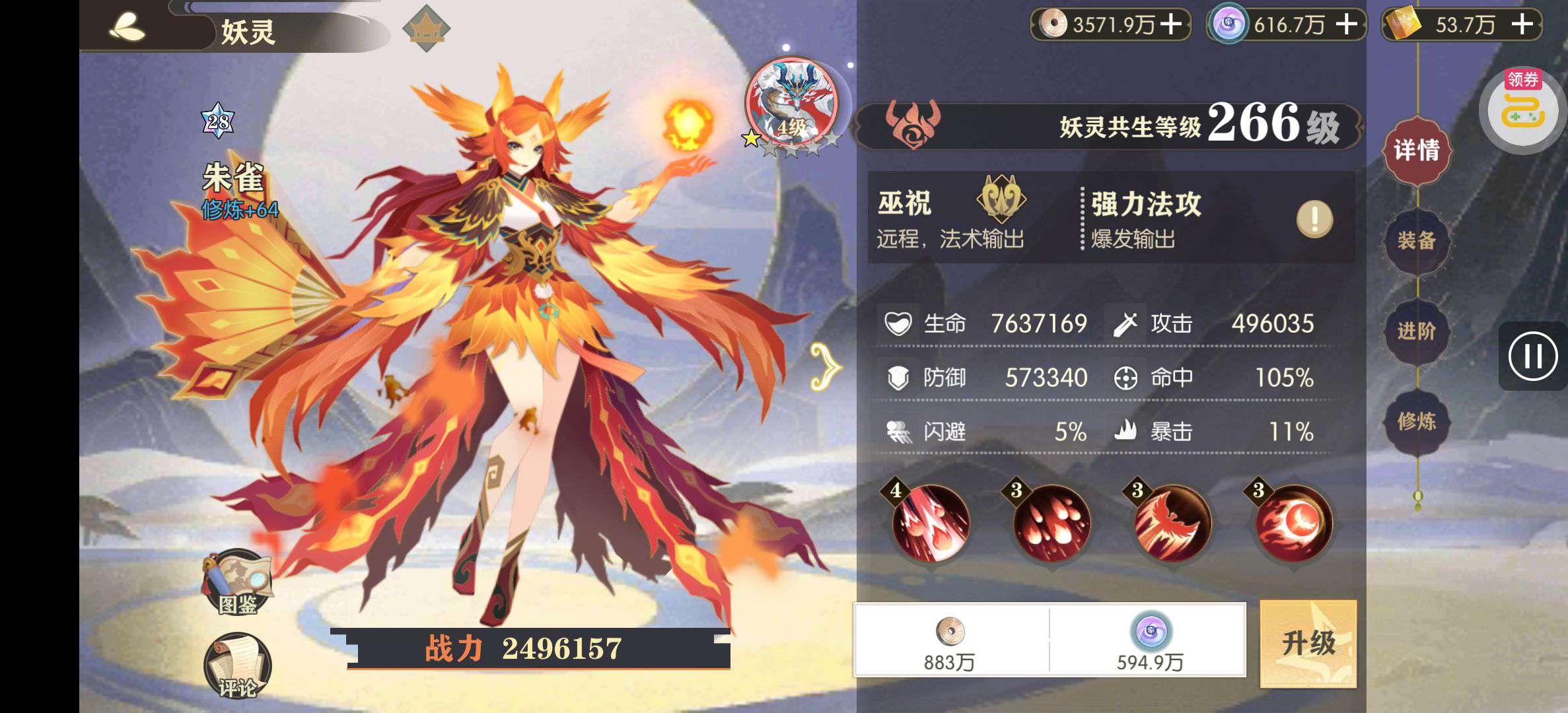Tap the home pavilion icon

426,28
